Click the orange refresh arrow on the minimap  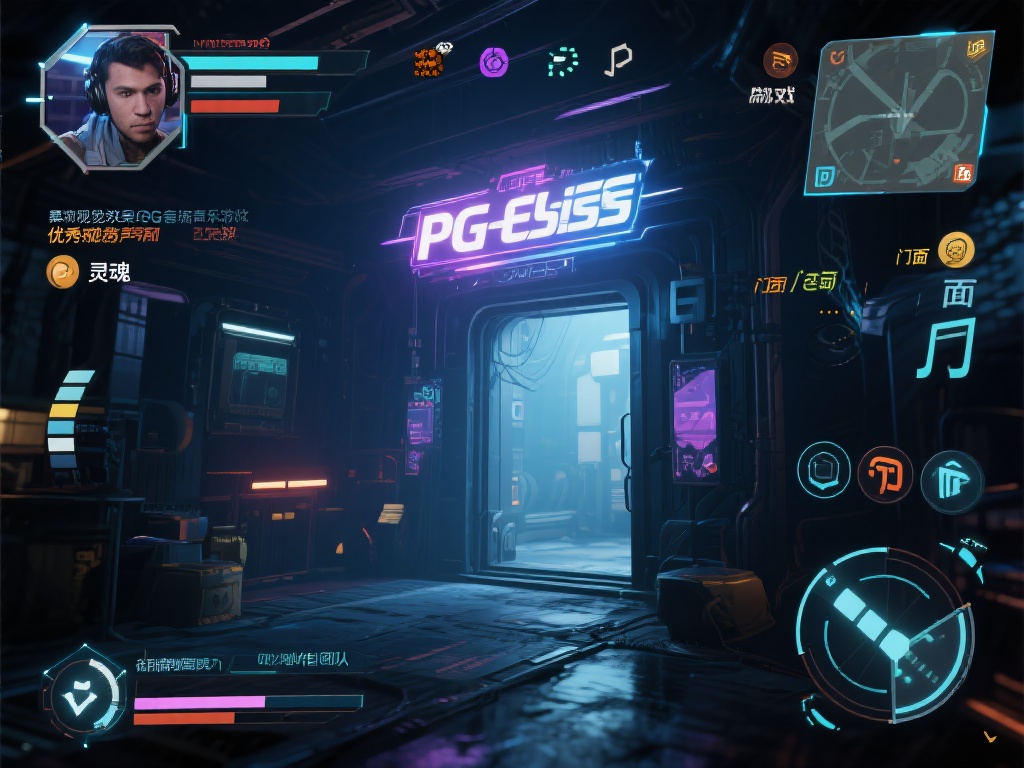click(x=838, y=57)
